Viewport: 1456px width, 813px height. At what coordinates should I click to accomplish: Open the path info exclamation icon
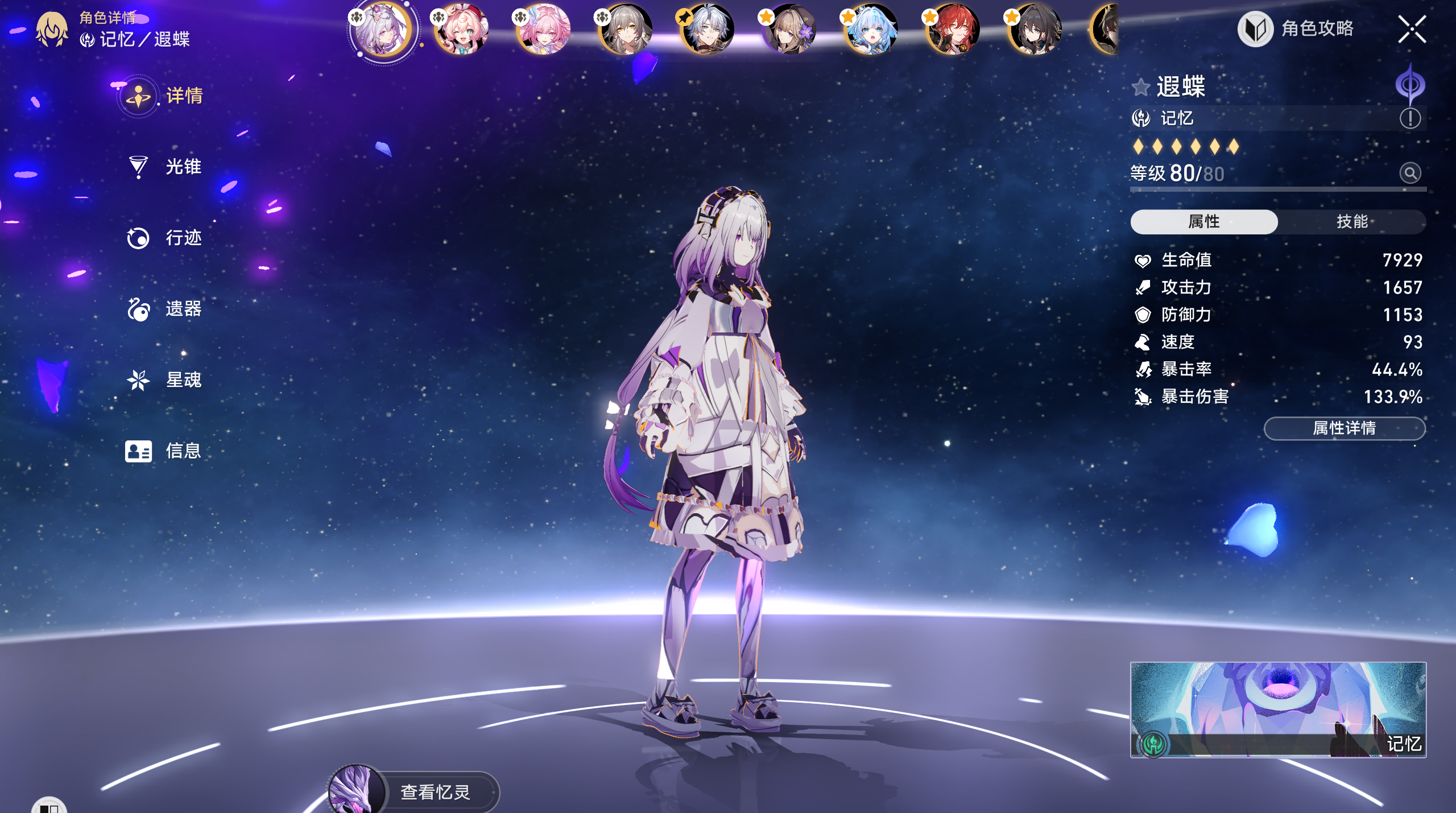(1410, 118)
